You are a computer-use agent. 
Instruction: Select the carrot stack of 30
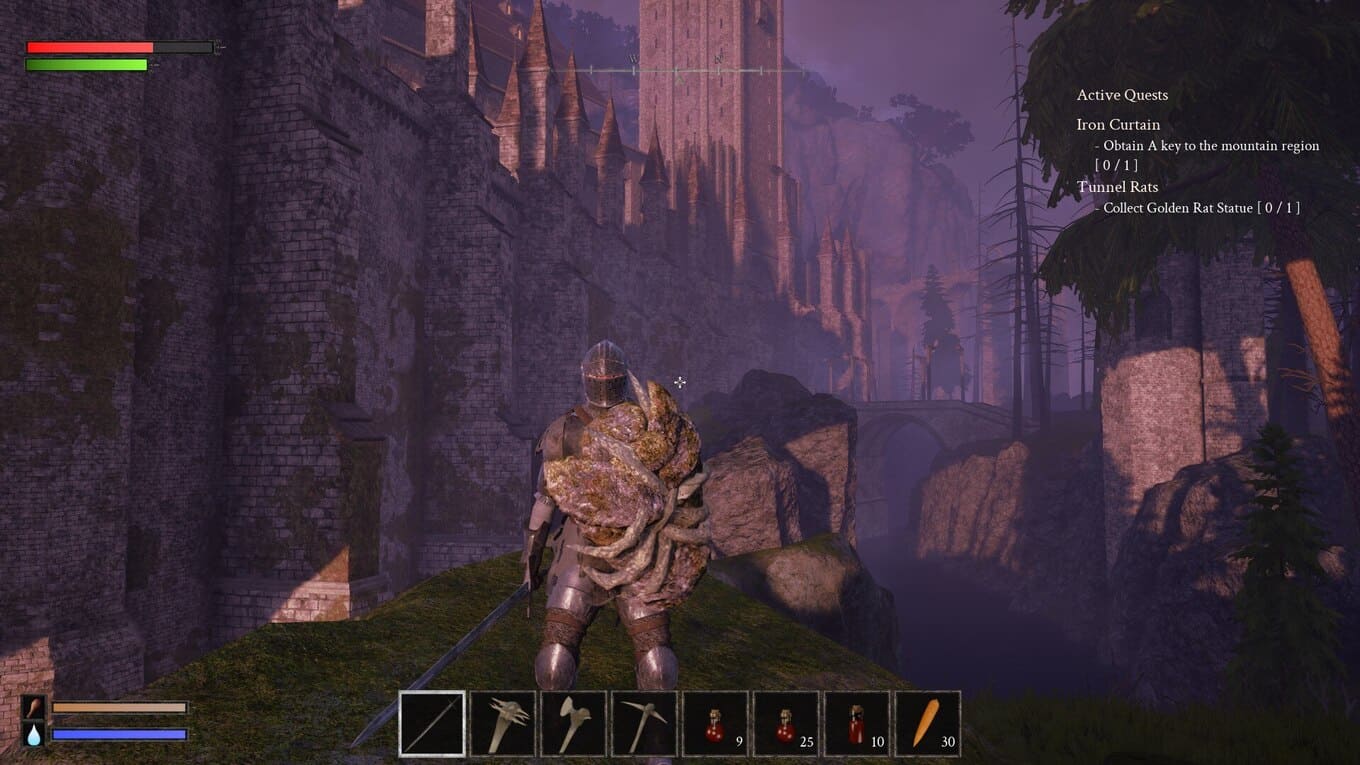pos(928,723)
